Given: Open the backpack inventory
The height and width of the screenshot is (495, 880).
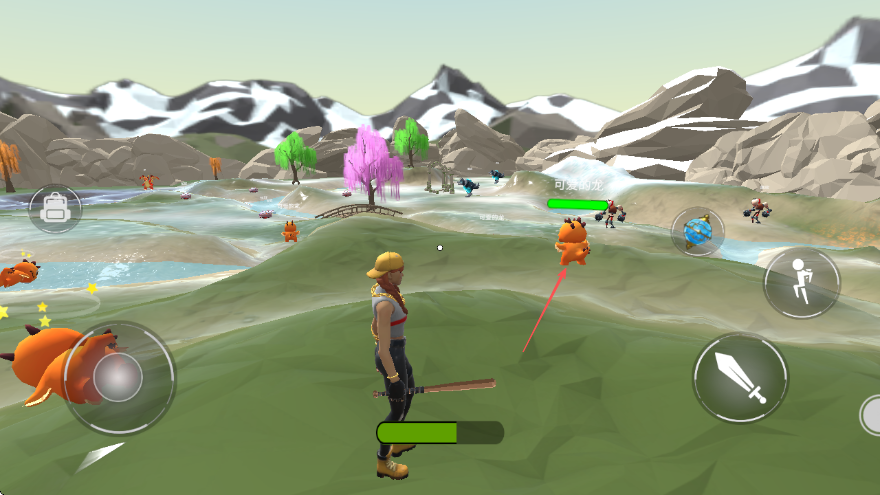Looking at the screenshot, I should [55, 208].
